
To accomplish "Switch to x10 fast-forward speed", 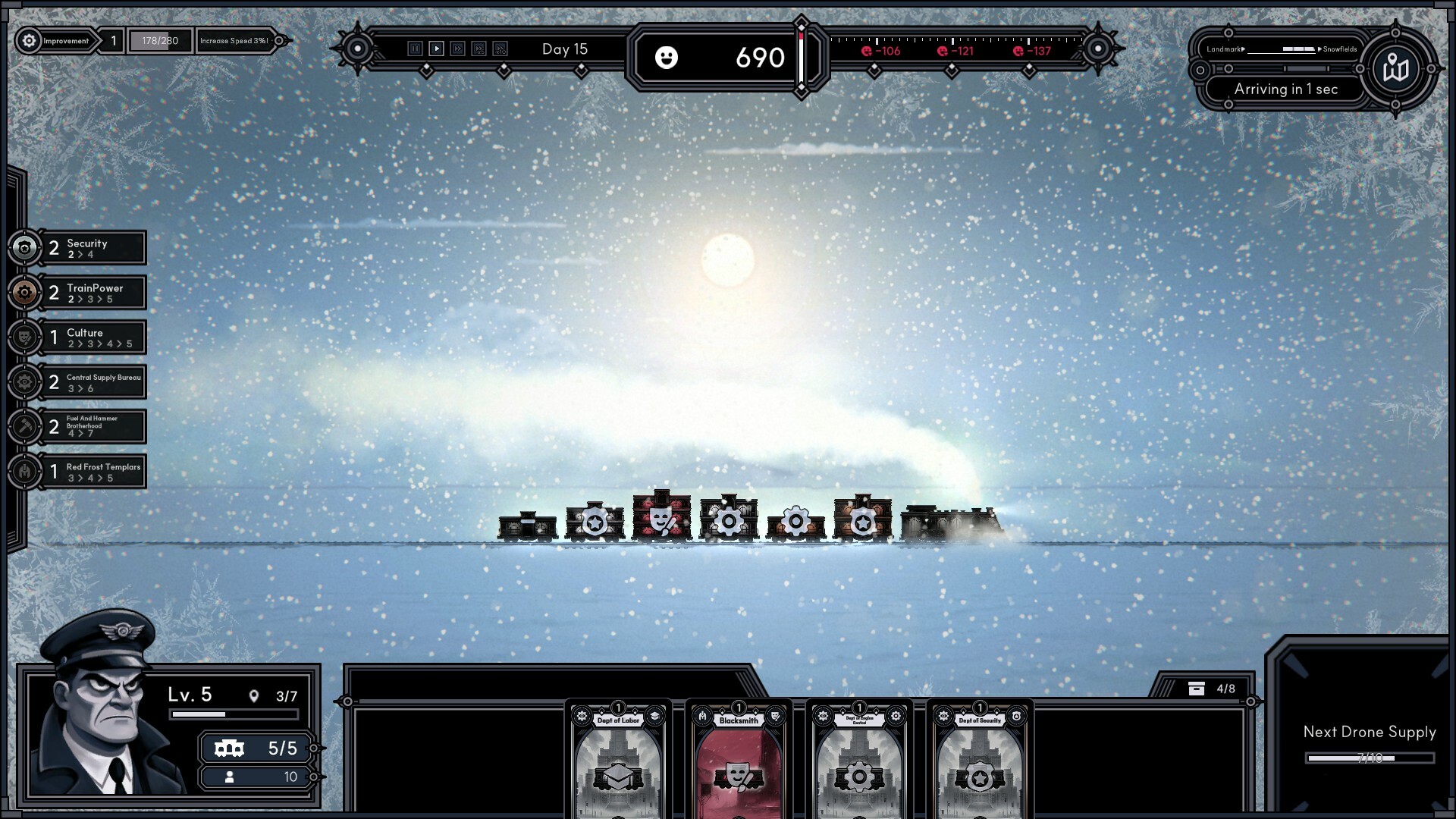I will (500, 49).
